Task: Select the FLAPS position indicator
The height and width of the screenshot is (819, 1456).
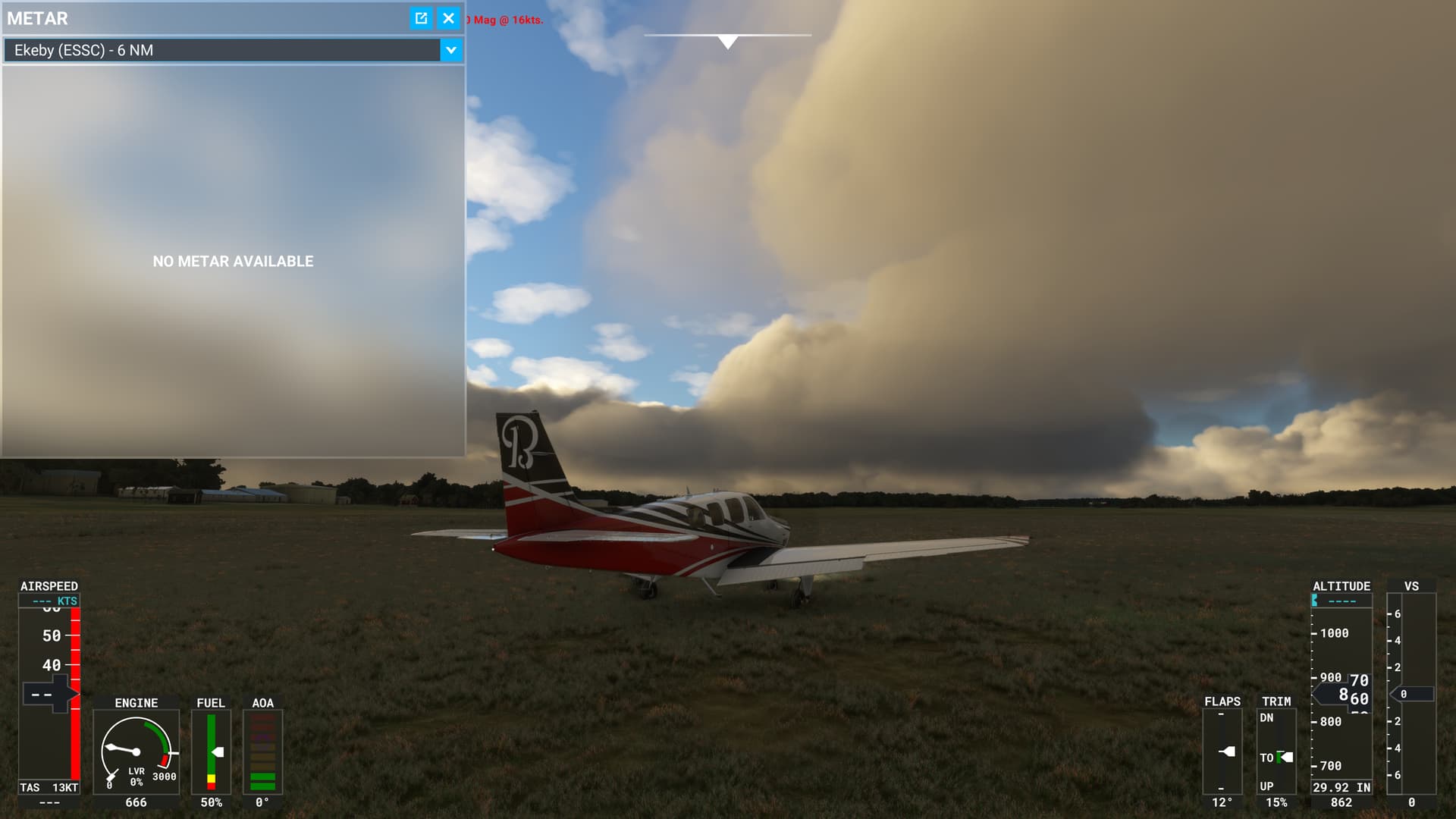Action: [1224, 751]
